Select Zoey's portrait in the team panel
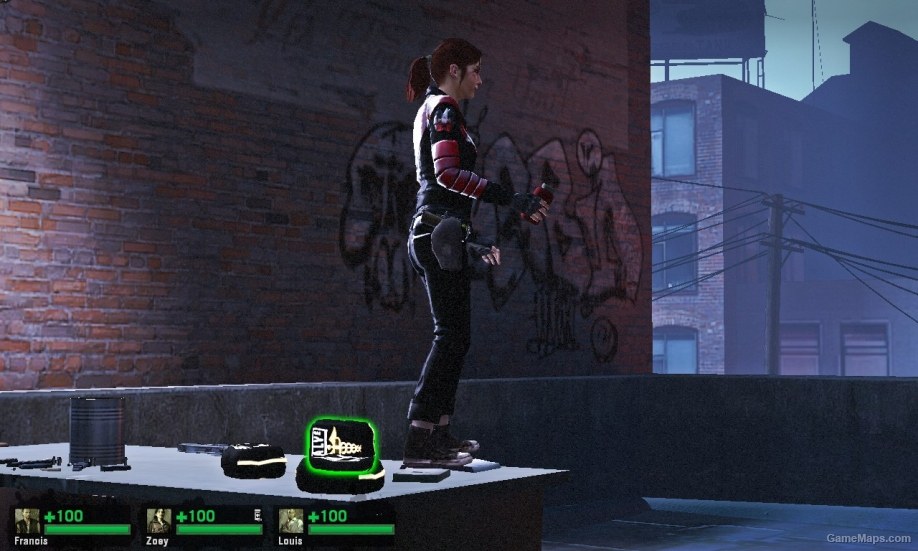This screenshot has height=551, width=918. pos(159,520)
